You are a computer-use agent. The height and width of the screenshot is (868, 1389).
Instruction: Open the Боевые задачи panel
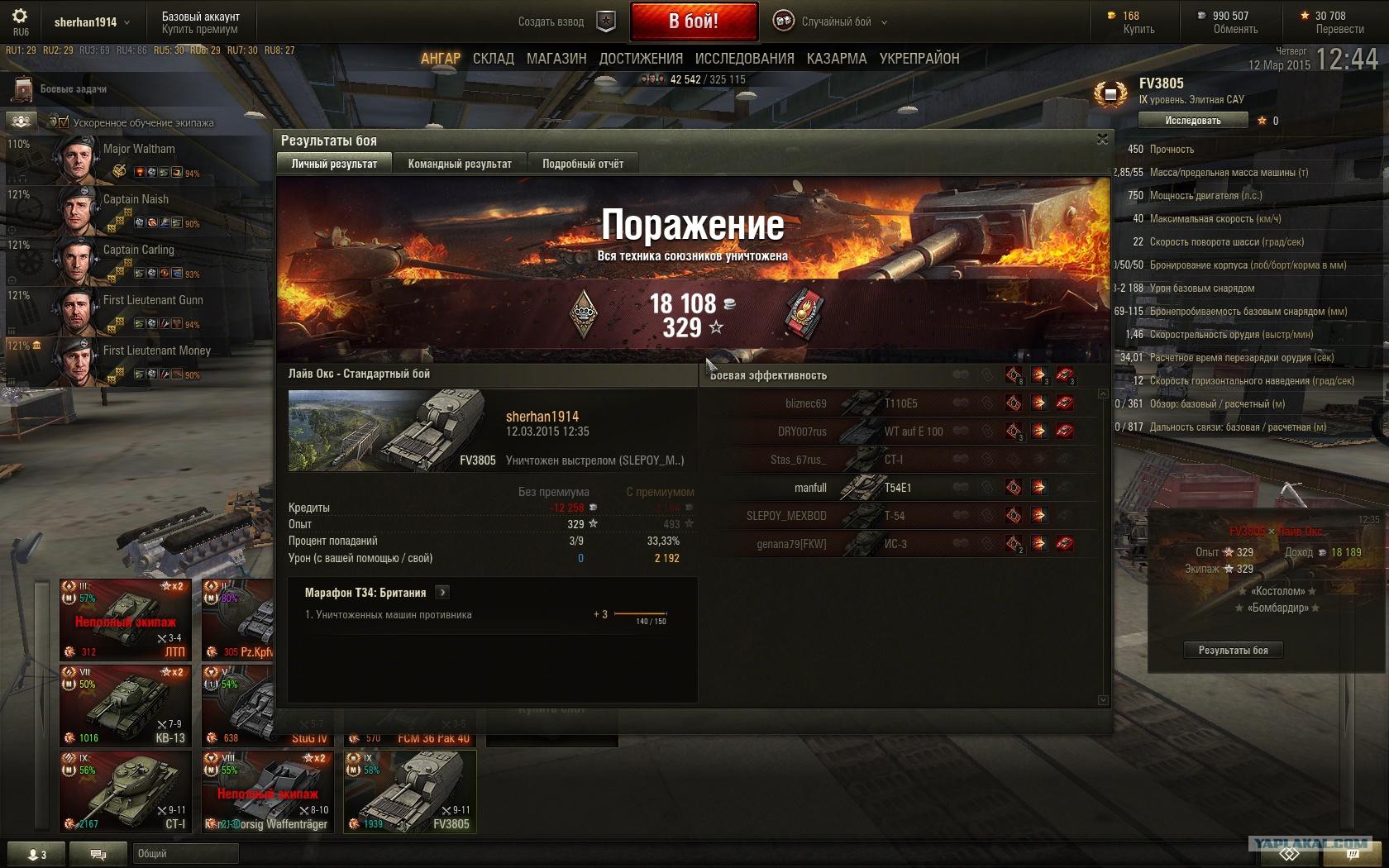73,89
